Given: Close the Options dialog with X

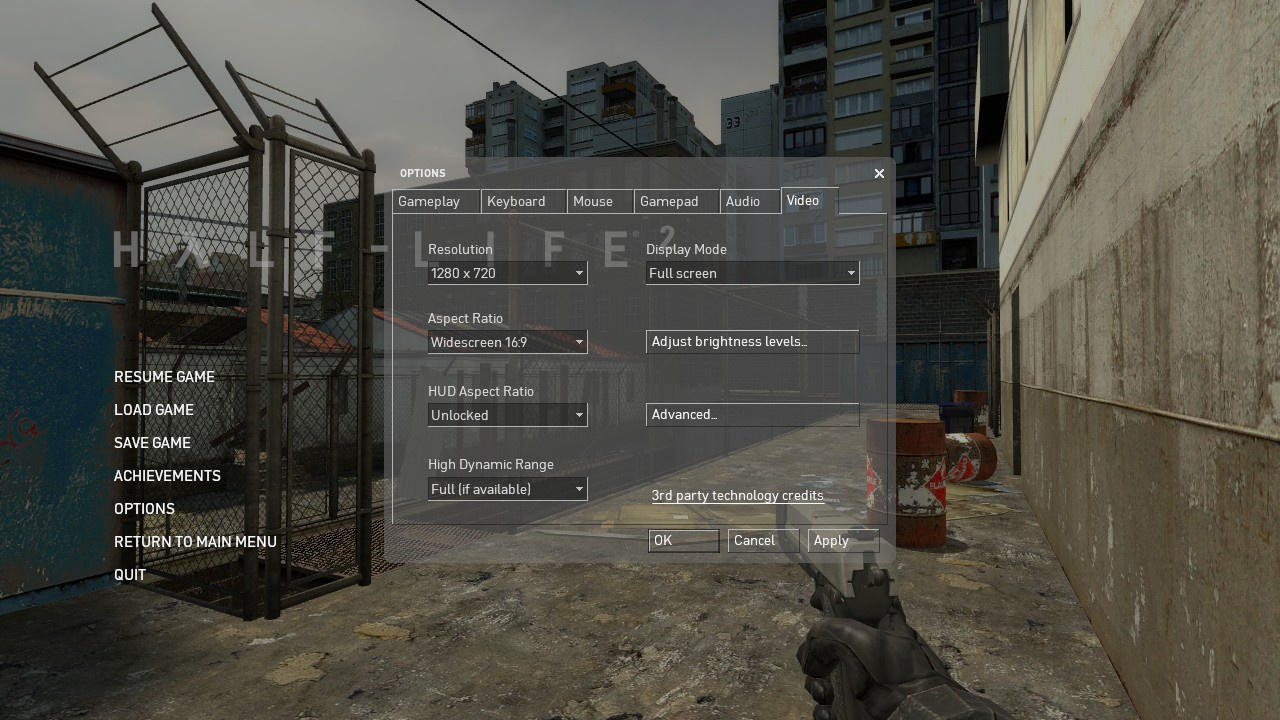Looking at the screenshot, I should [x=879, y=174].
